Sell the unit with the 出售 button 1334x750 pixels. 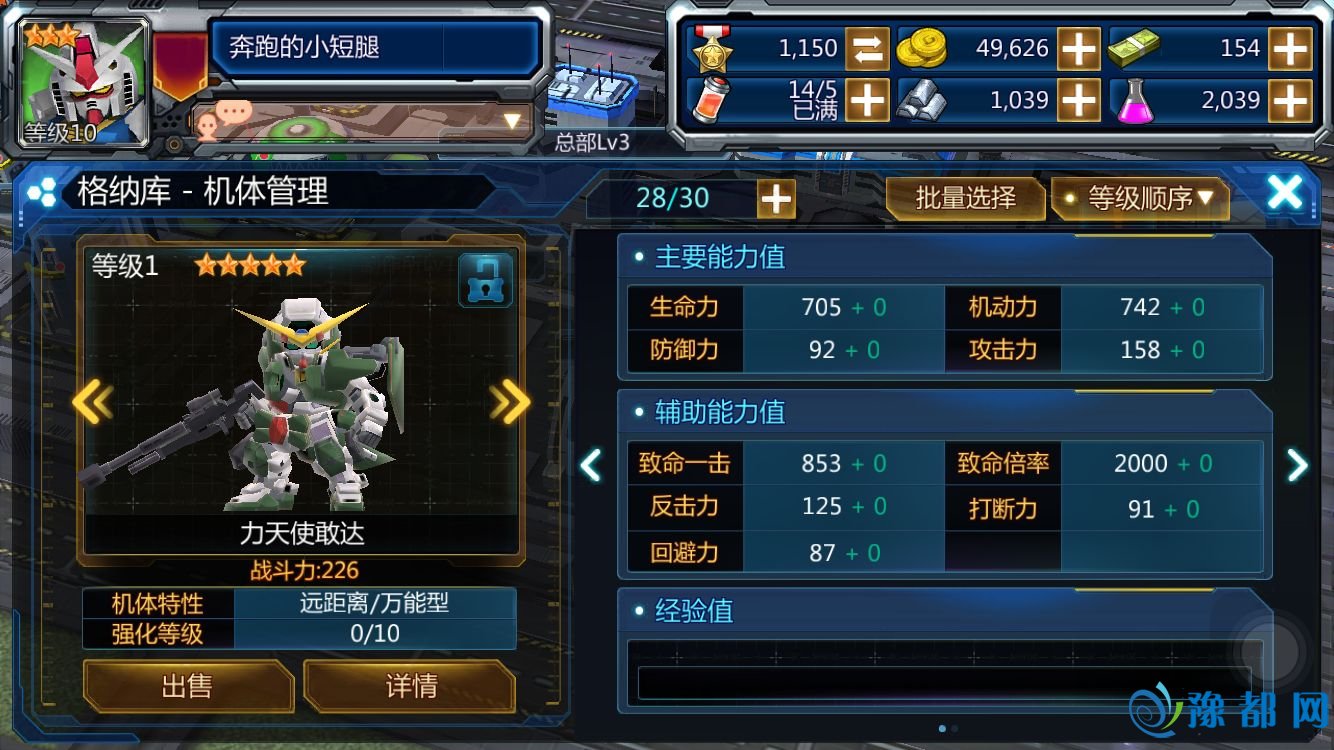(x=187, y=686)
